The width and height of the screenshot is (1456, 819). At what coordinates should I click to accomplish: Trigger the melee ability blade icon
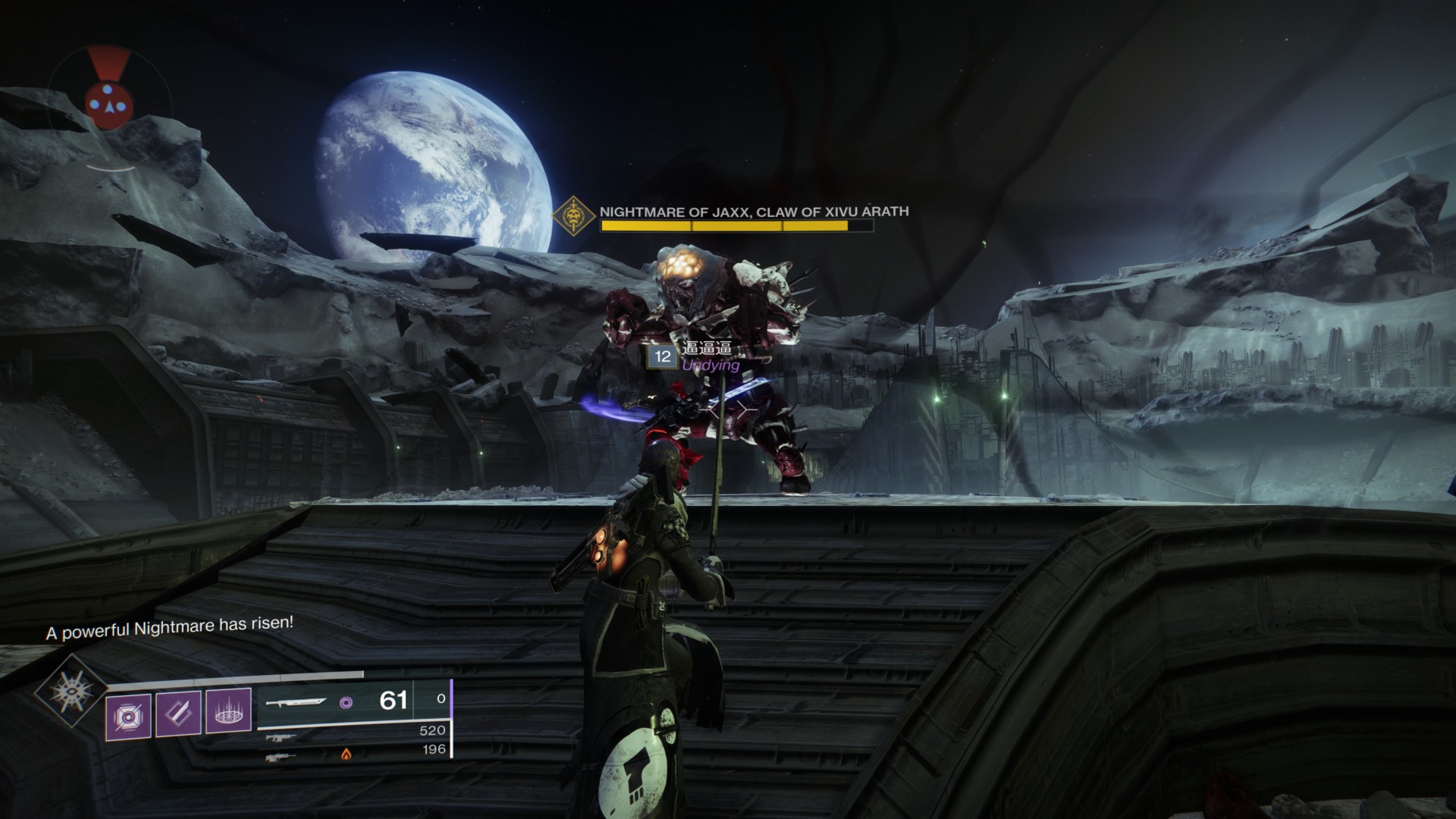tap(178, 714)
